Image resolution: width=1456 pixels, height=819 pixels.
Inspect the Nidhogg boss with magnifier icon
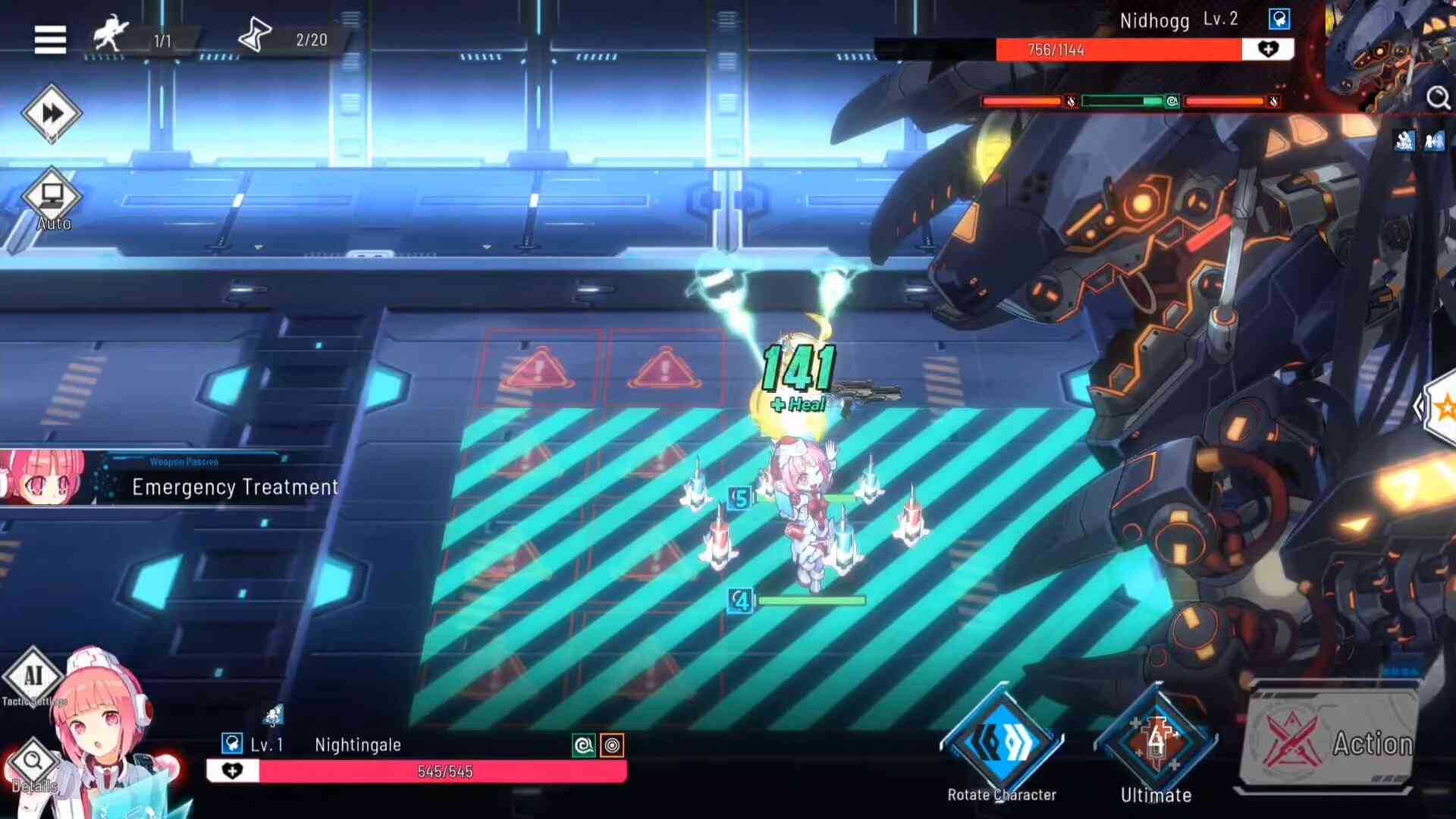tap(1438, 99)
